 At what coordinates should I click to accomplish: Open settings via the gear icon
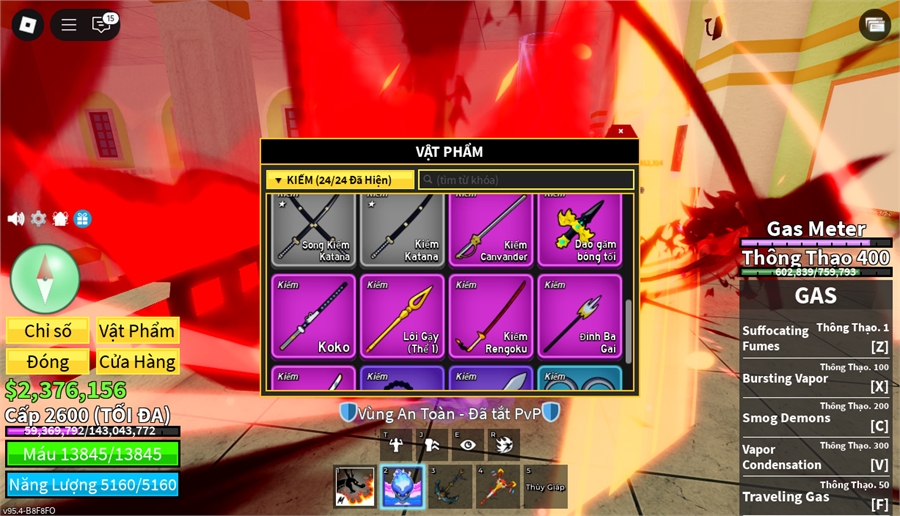coord(38,218)
